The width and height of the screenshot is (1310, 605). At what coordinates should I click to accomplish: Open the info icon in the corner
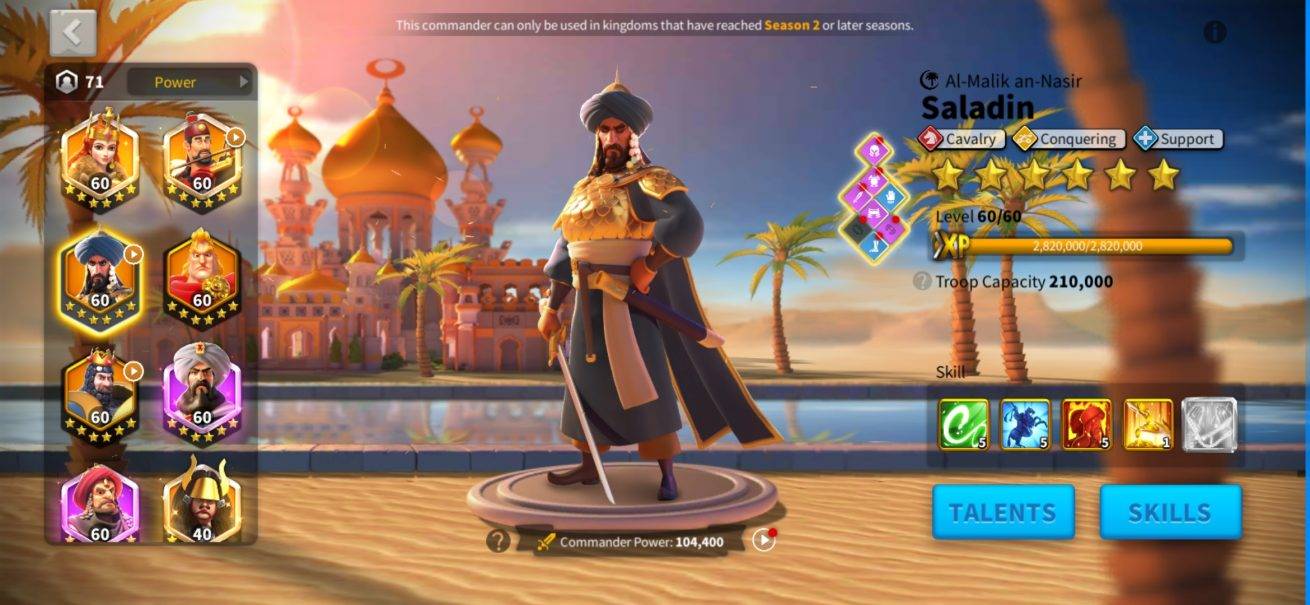(1215, 32)
